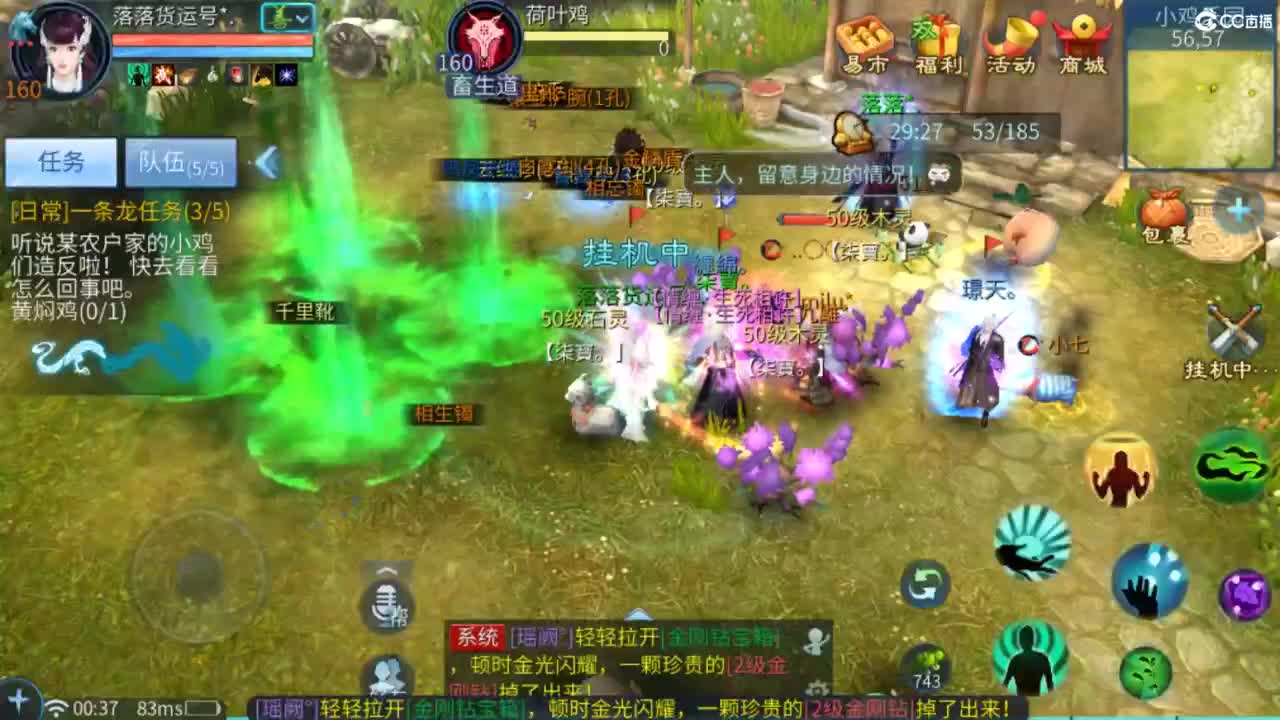
Task: Switch to the 任务 tab
Action: (x=60, y=162)
